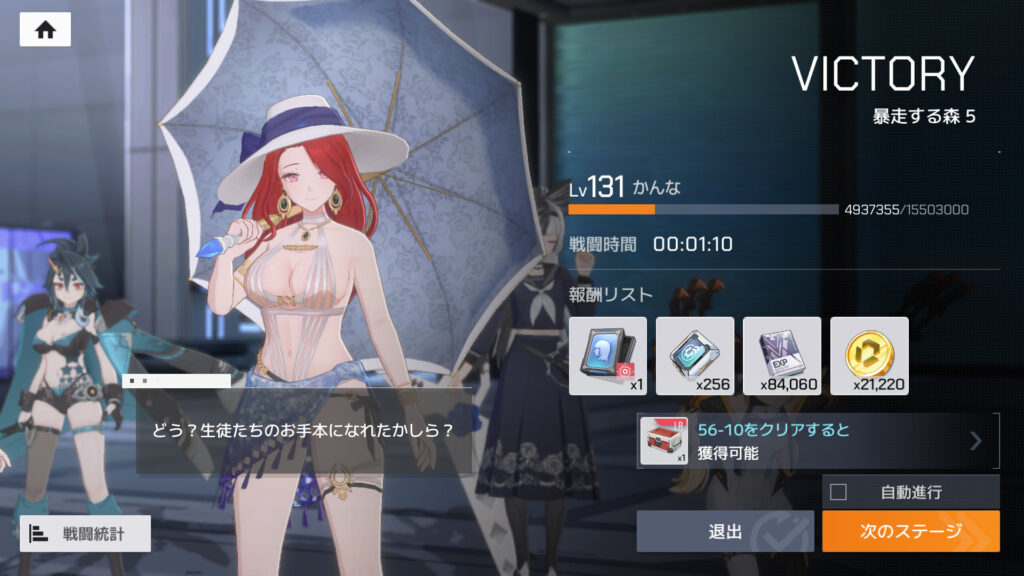Select the x1 card reward item
The height and width of the screenshot is (576, 1024).
point(608,356)
